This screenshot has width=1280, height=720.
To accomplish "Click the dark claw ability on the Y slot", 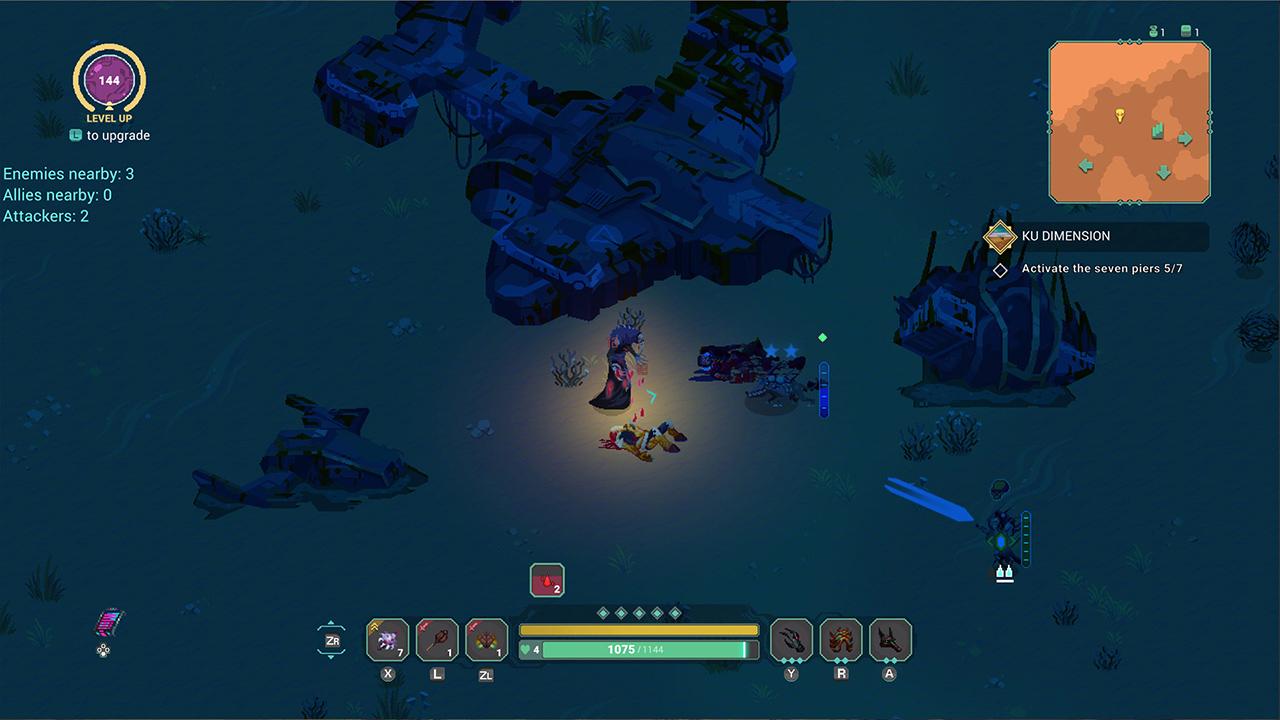I will 791,640.
